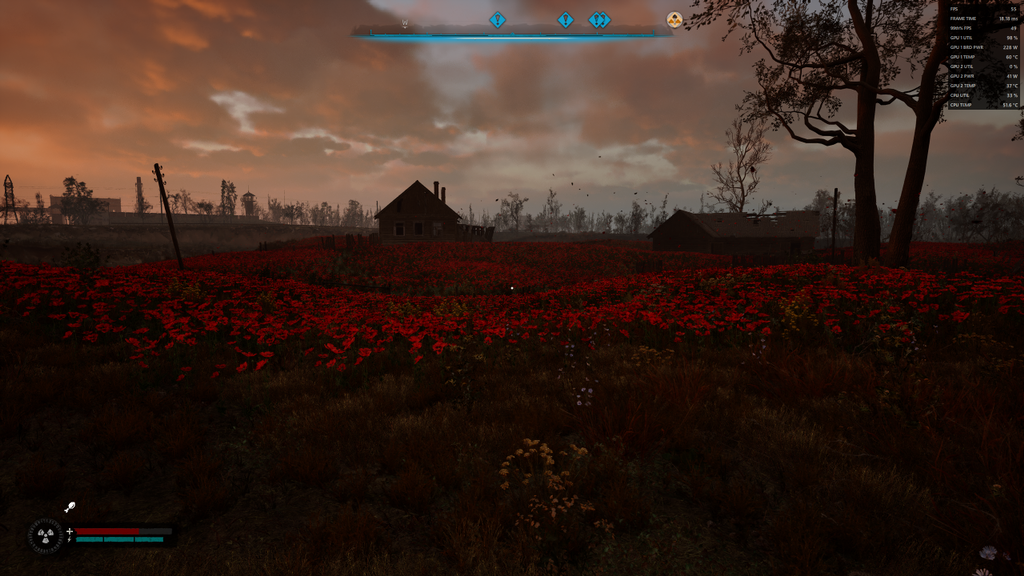The height and width of the screenshot is (576, 1024).
Task: Click the hunger drumstick status icon
Action: click(70, 508)
